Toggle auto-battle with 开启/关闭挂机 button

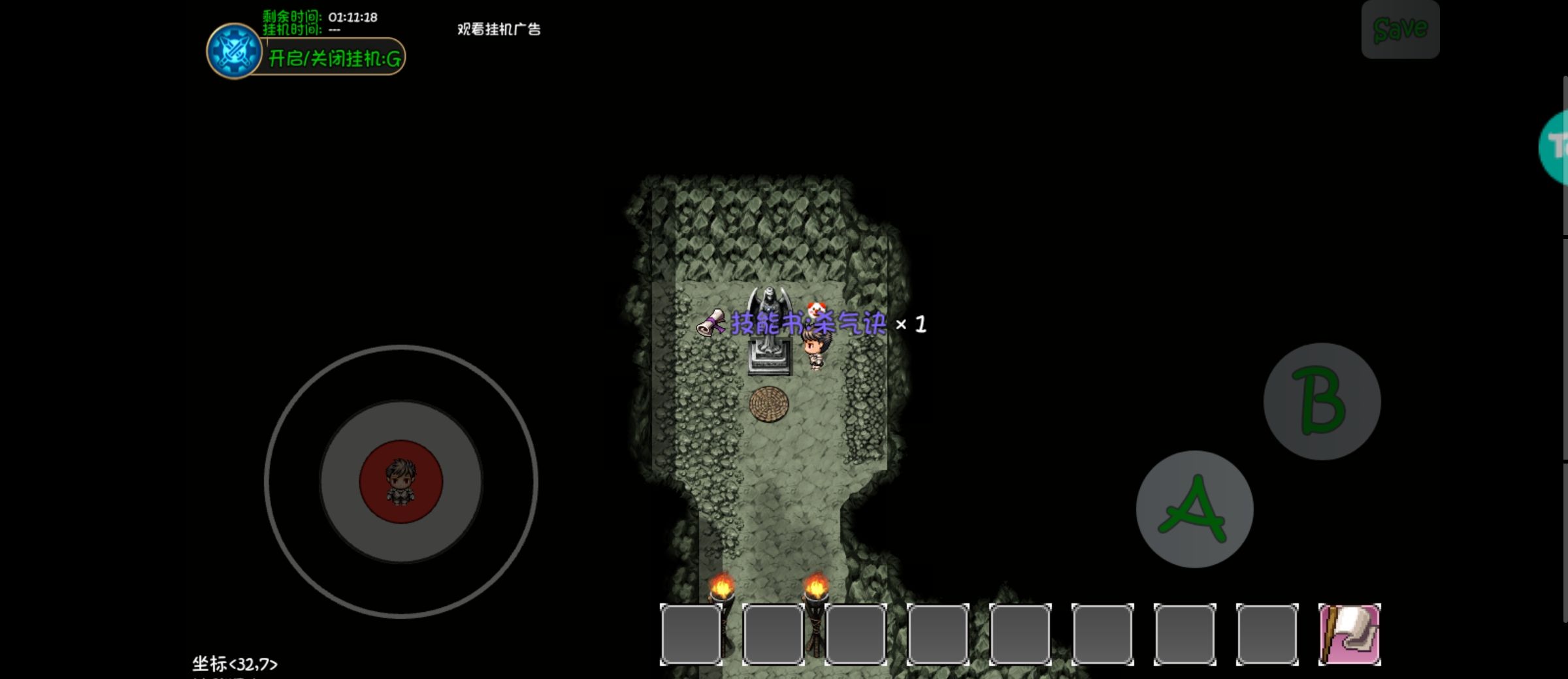pyautogui.click(x=335, y=58)
